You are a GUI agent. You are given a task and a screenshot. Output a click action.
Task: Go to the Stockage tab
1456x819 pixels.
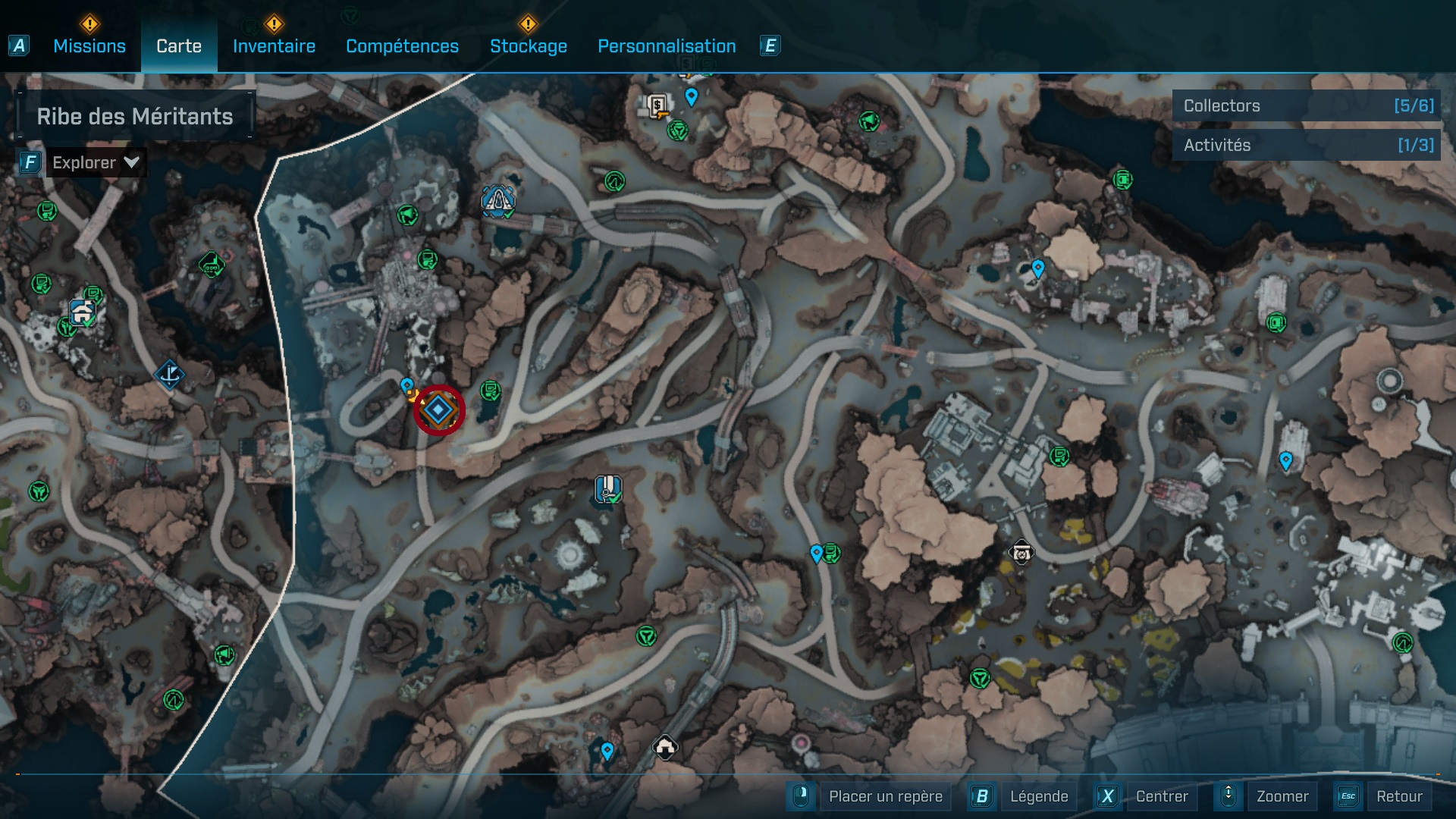pyautogui.click(x=529, y=45)
